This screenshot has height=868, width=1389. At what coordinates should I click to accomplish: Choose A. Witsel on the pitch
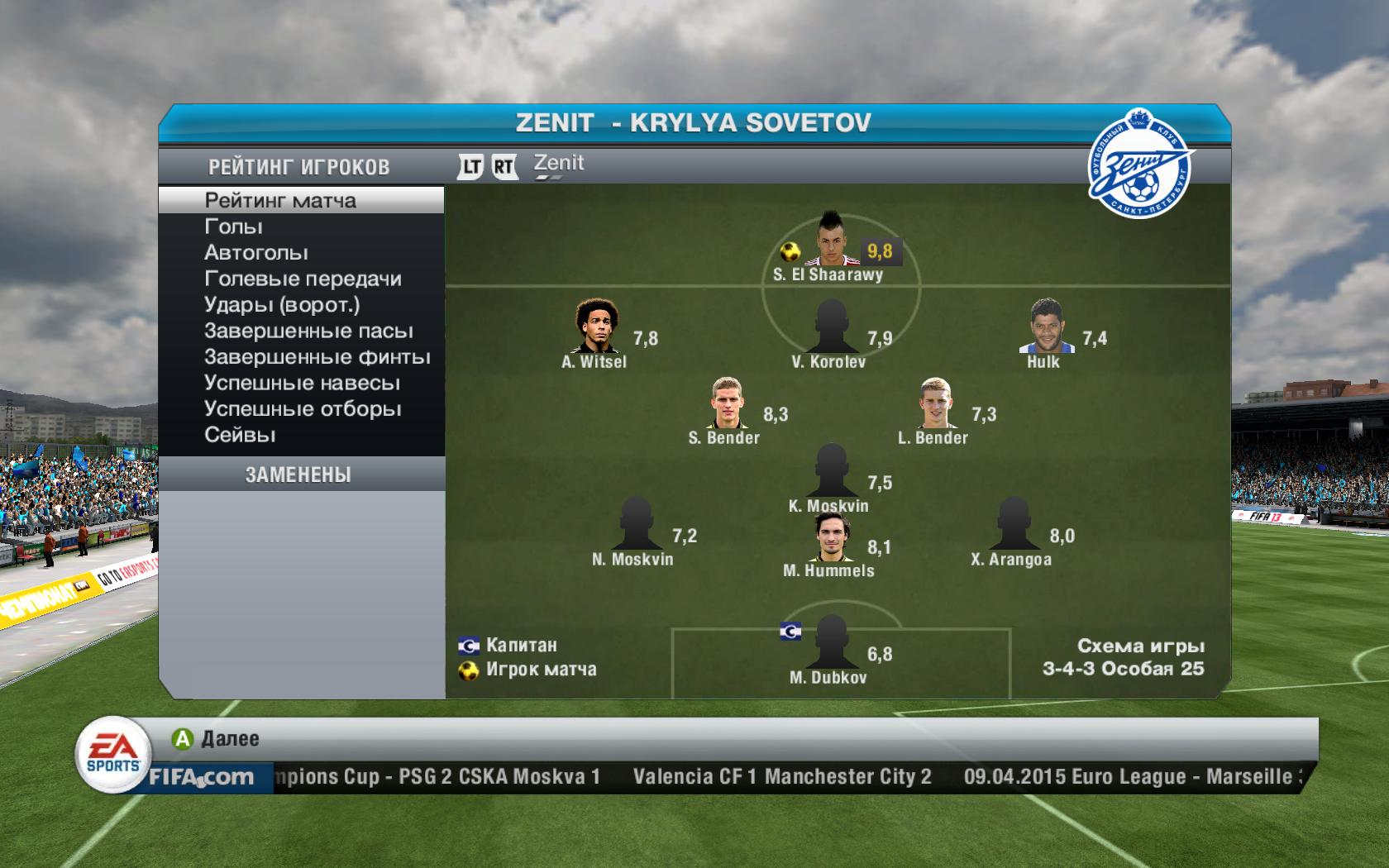(x=595, y=326)
